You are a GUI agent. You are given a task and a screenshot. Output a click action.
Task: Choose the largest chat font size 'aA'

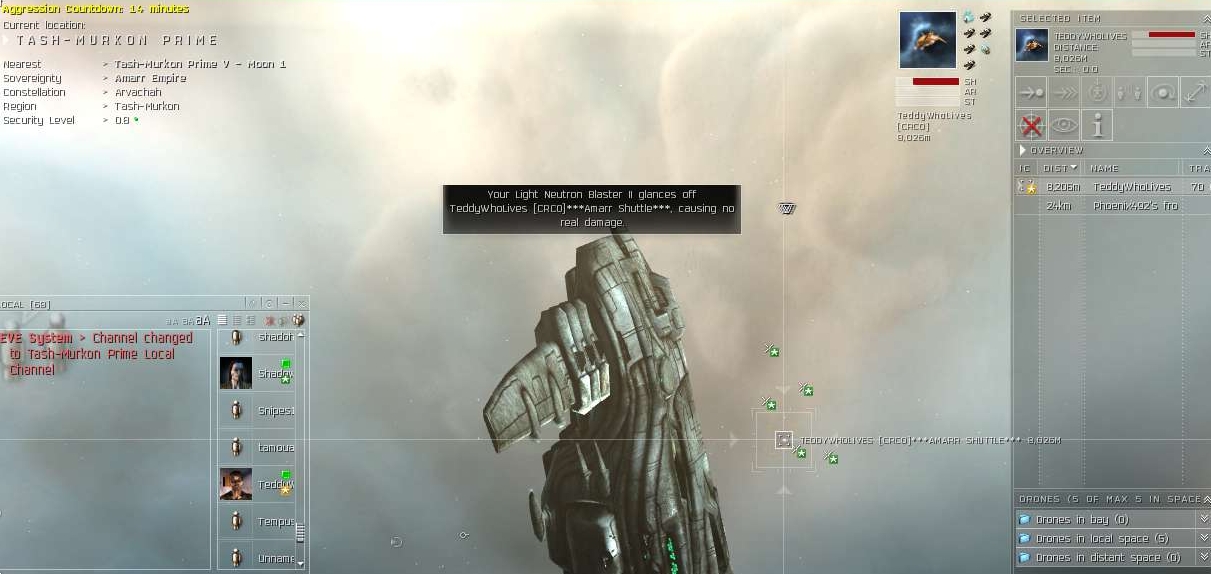coord(203,321)
